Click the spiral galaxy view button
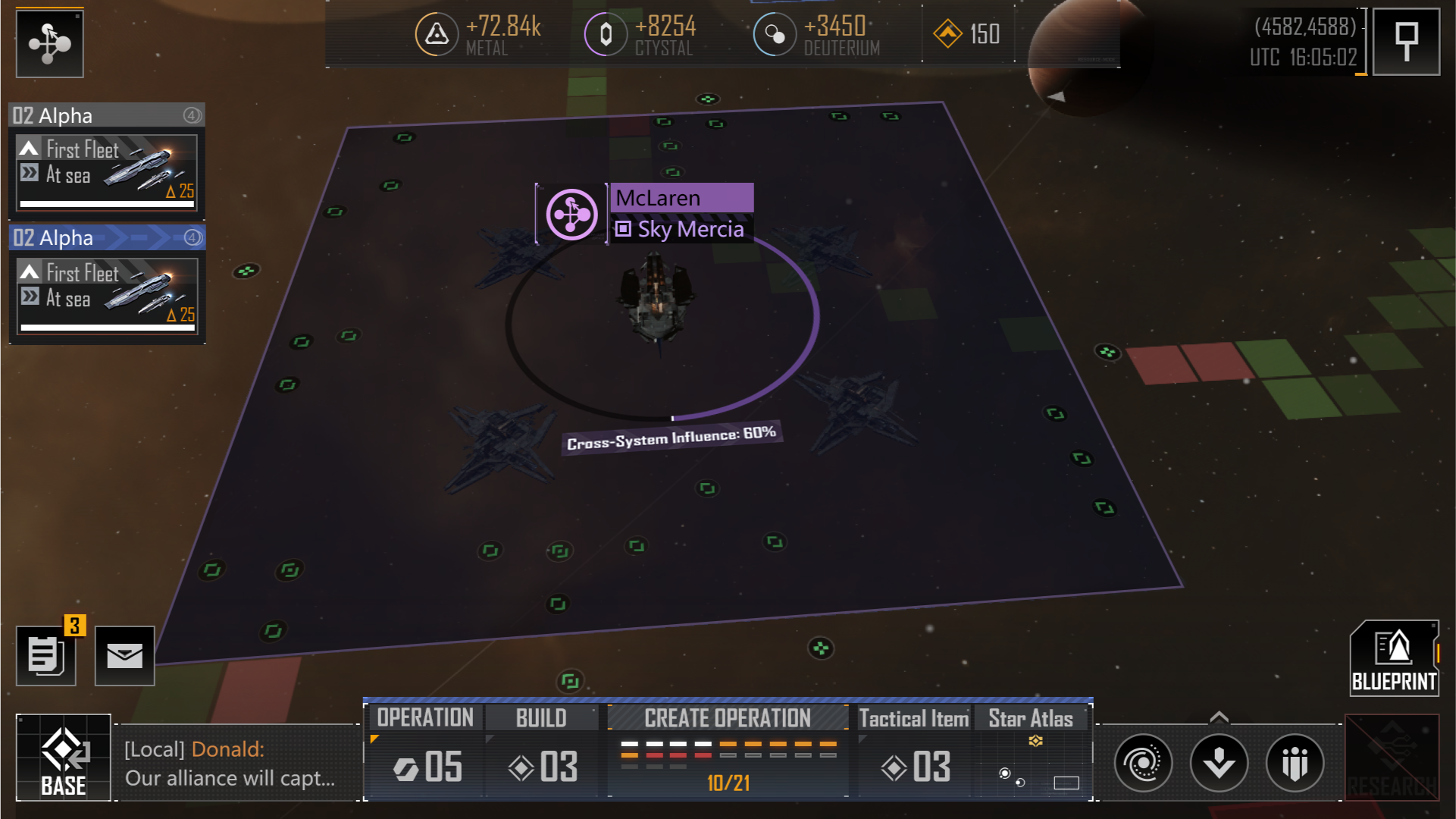 pyautogui.click(x=1143, y=763)
